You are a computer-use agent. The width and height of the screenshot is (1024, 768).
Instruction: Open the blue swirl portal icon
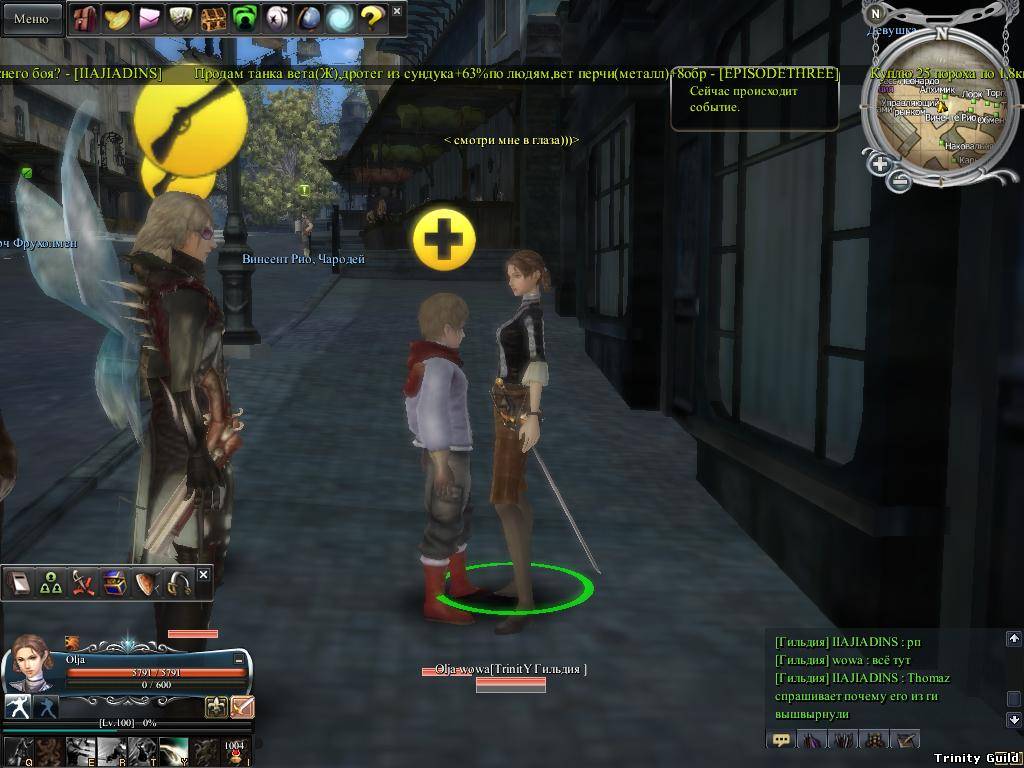340,18
